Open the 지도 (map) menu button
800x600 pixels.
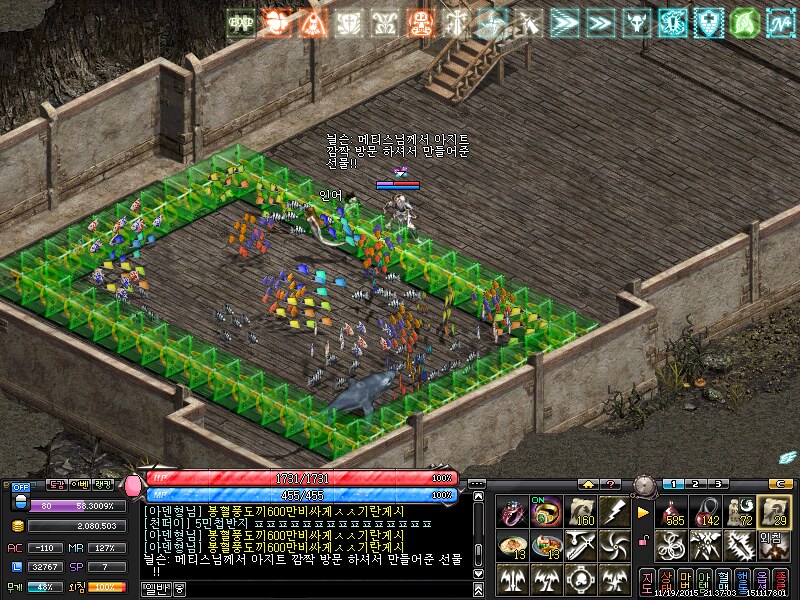click(647, 580)
